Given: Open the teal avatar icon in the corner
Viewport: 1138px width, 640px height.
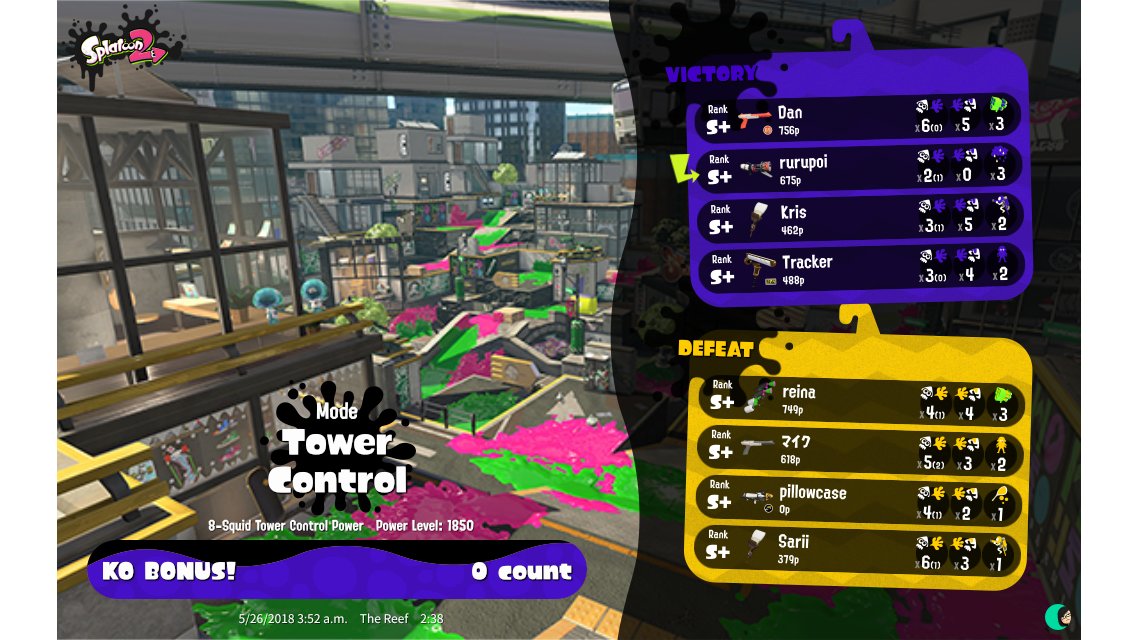Looking at the screenshot, I should coord(1058,616).
